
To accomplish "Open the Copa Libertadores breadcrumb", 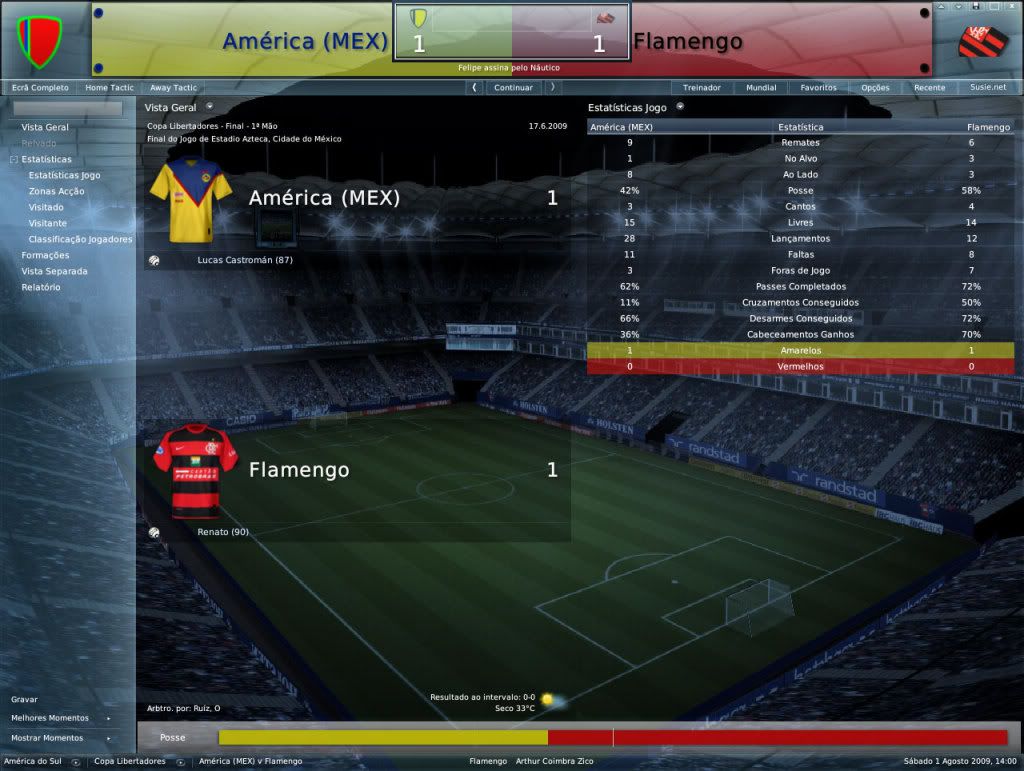I will (130, 761).
